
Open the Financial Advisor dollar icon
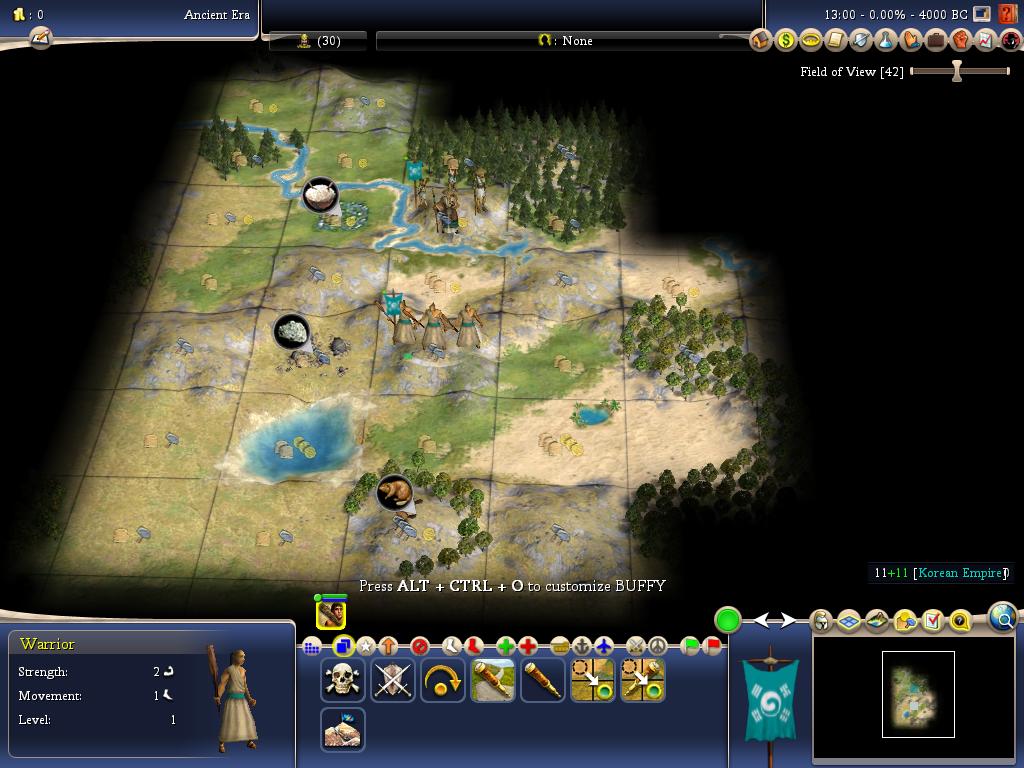(x=785, y=41)
